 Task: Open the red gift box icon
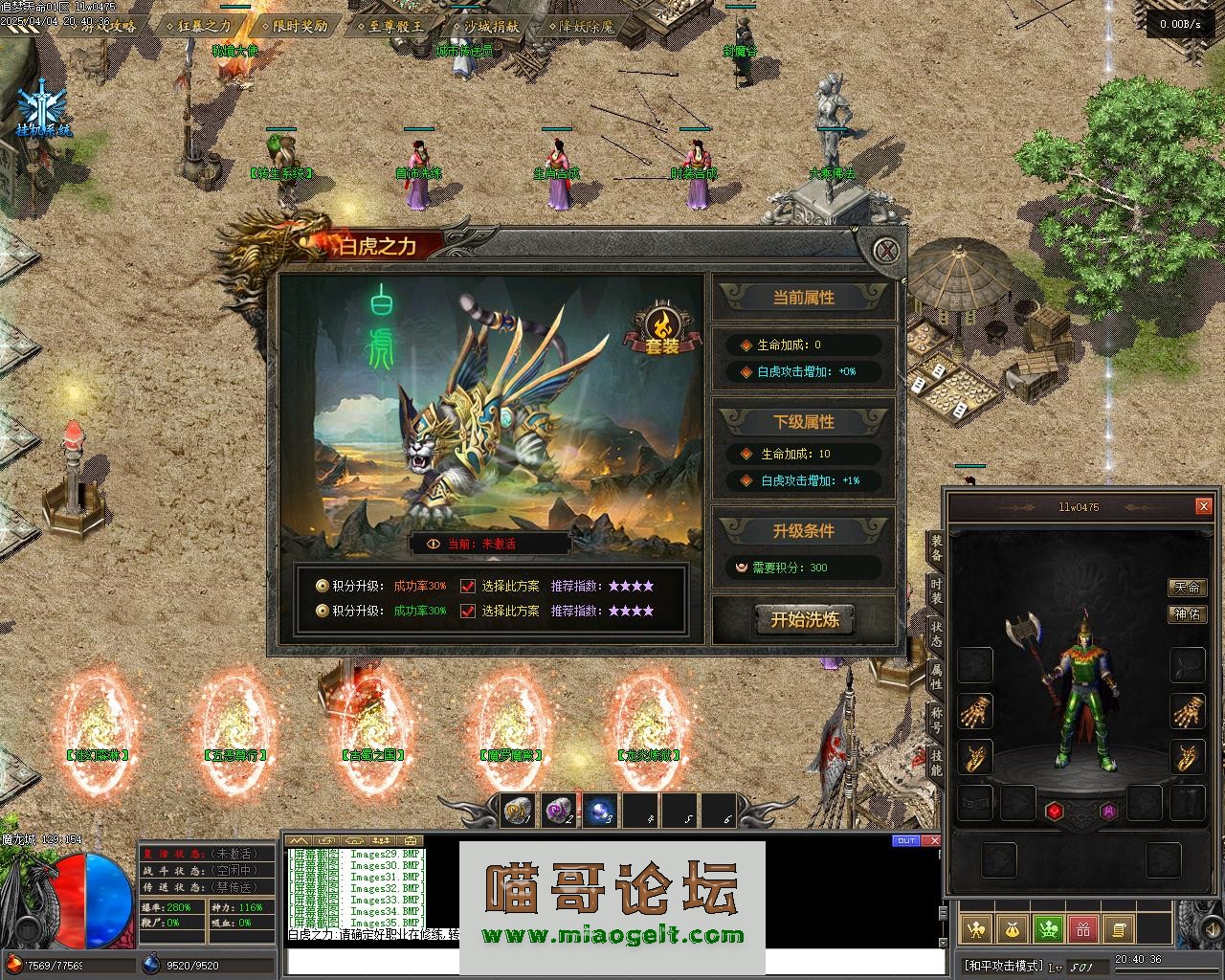pyautogui.click(x=1082, y=928)
